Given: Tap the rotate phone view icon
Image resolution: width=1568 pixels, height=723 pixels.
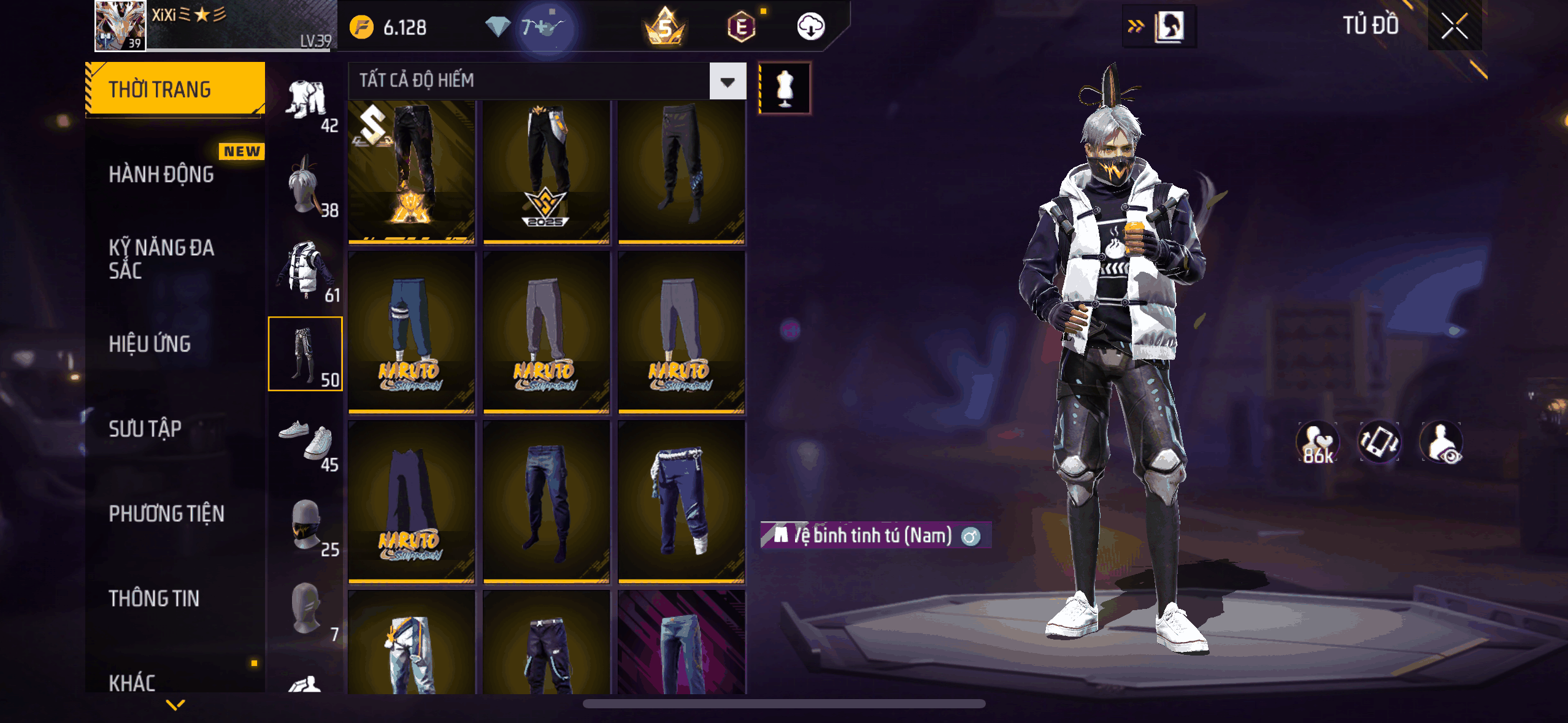Looking at the screenshot, I should (1379, 442).
